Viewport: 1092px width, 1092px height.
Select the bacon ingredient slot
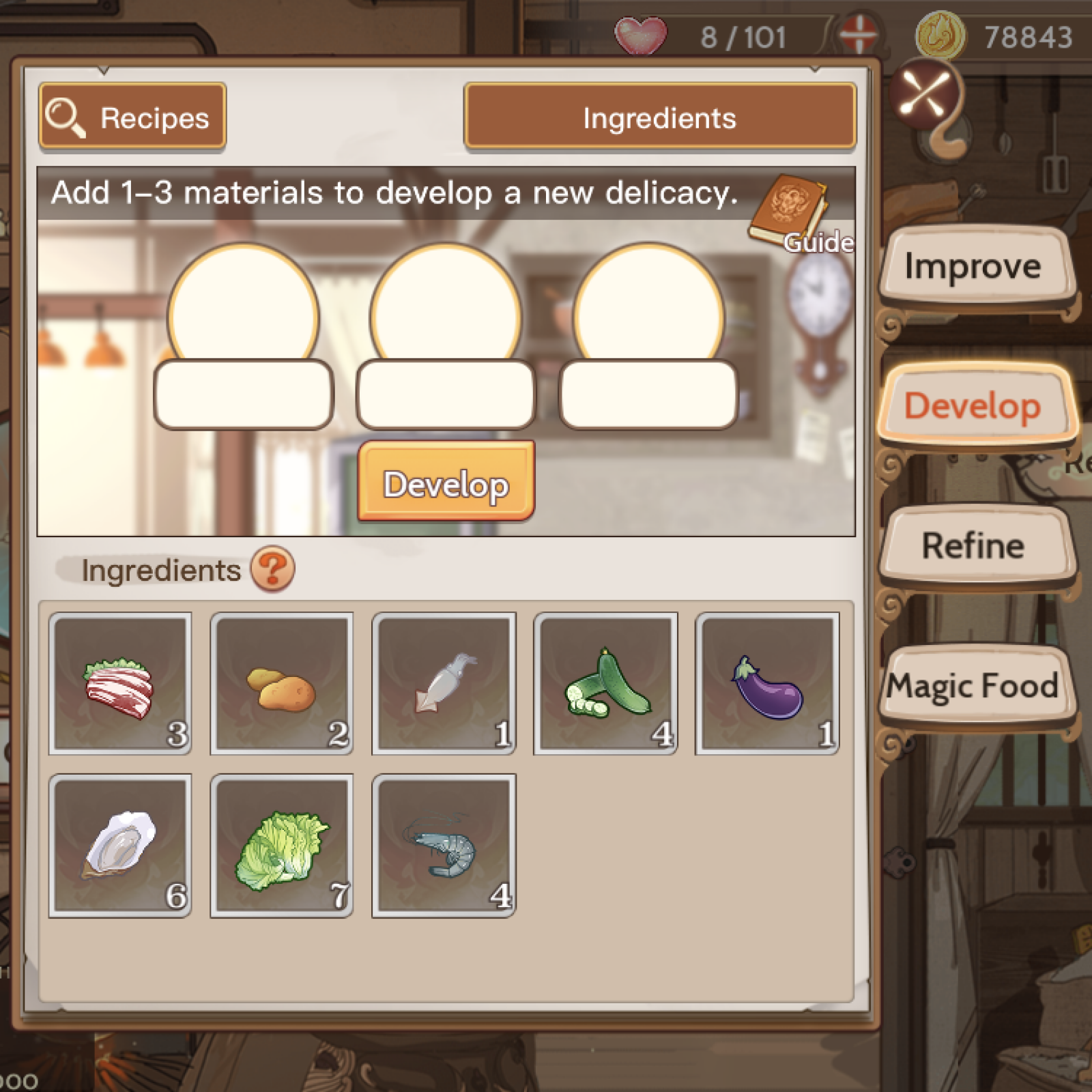click(x=120, y=684)
